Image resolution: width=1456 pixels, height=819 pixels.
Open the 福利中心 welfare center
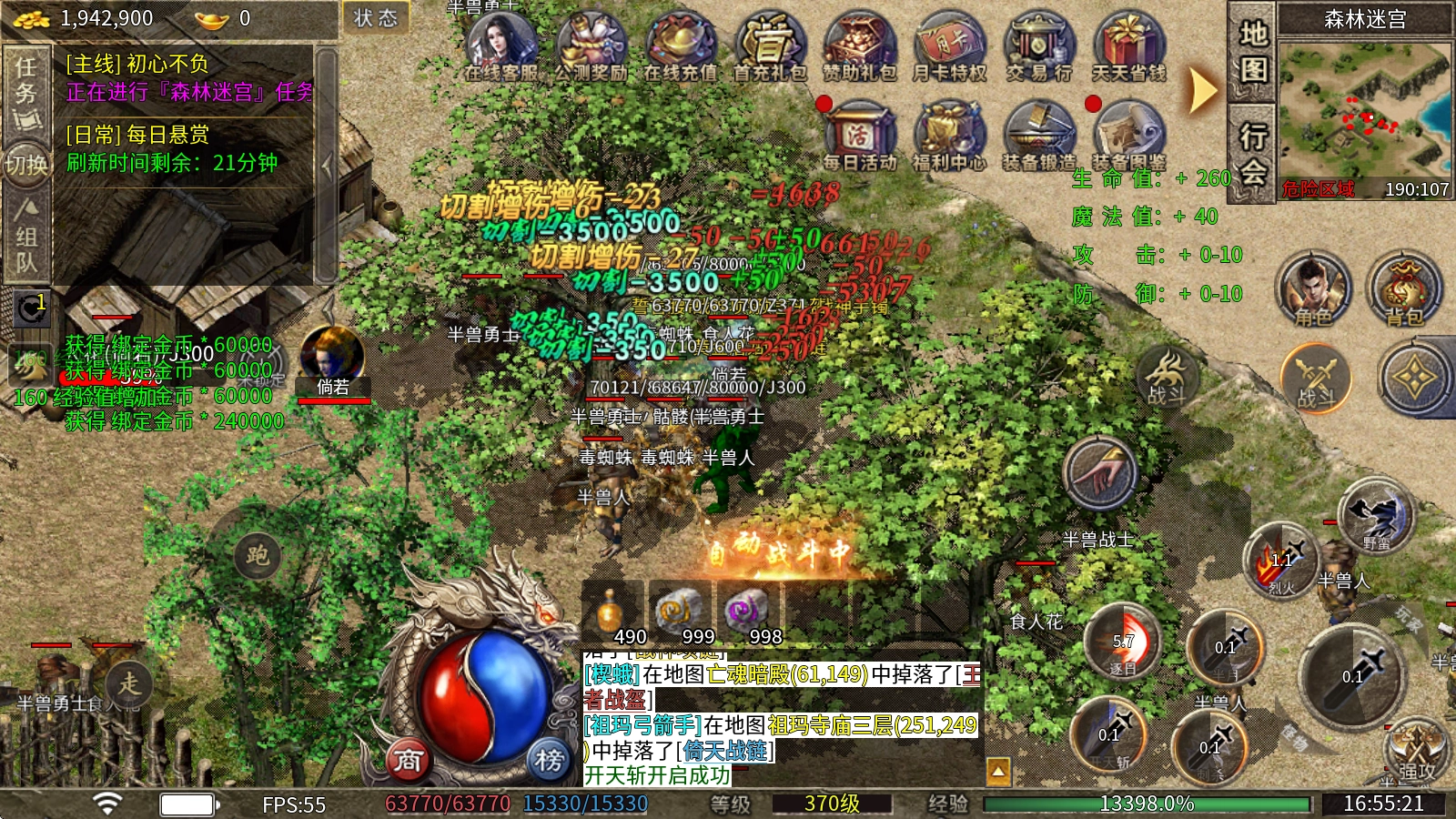point(948,136)
